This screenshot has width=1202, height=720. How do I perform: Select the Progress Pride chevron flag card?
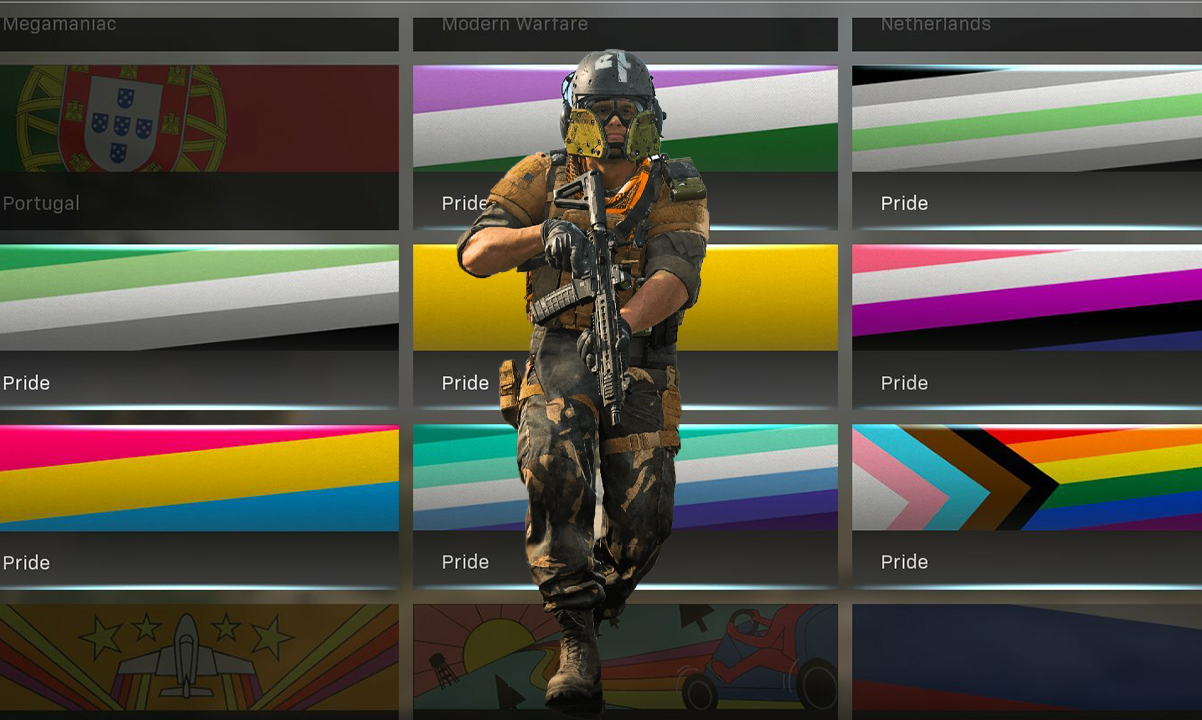click(x=1026, y=478)
